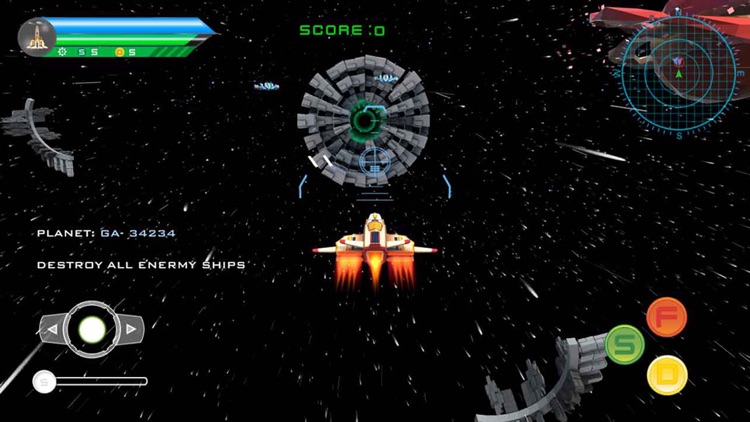
Task: Activate the green S button
Action: pyautogui.click(x=625, y=343)
